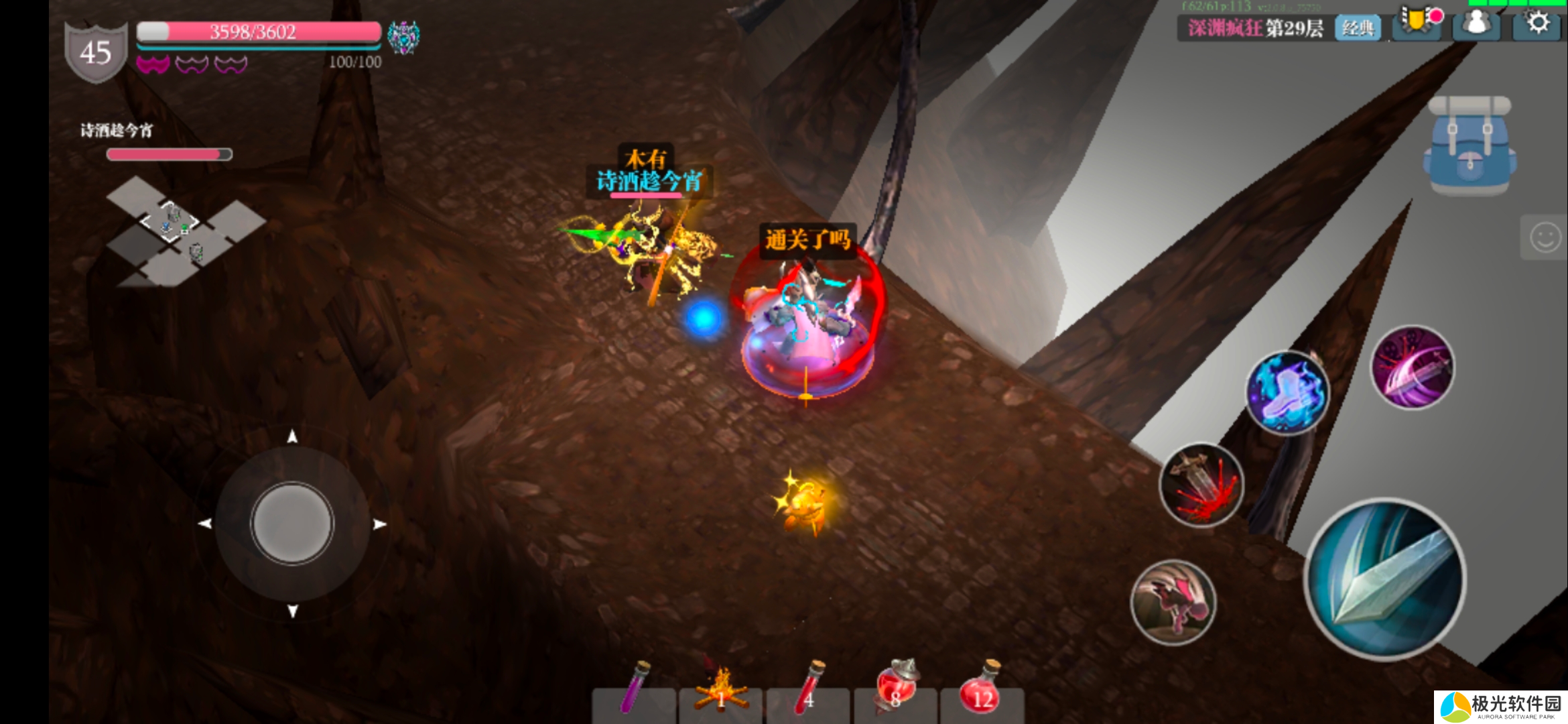The width and height of the screenshot is (1568, 724).
Task: Use the round red health potion
Action: click(x=982, y=690)
